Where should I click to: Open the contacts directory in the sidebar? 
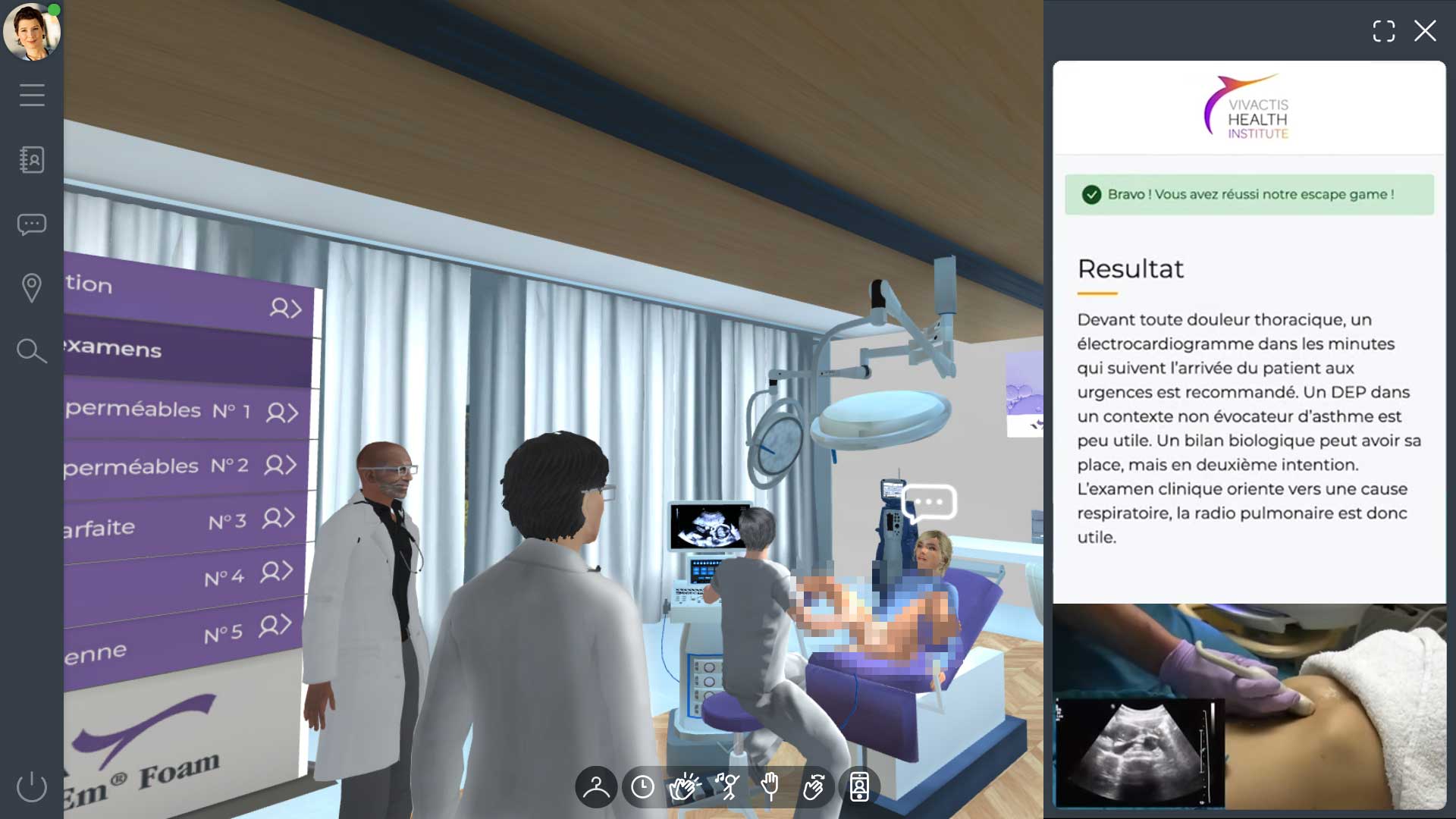tap(32, 160)
